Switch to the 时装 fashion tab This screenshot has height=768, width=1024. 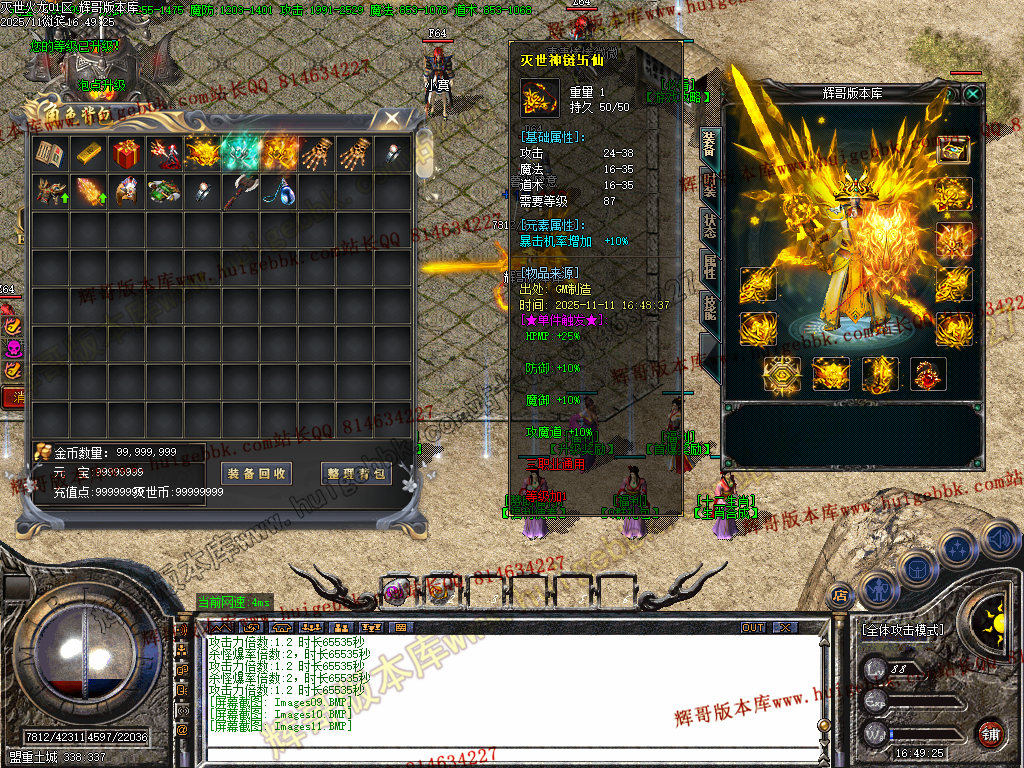click(x=709, y=185)
